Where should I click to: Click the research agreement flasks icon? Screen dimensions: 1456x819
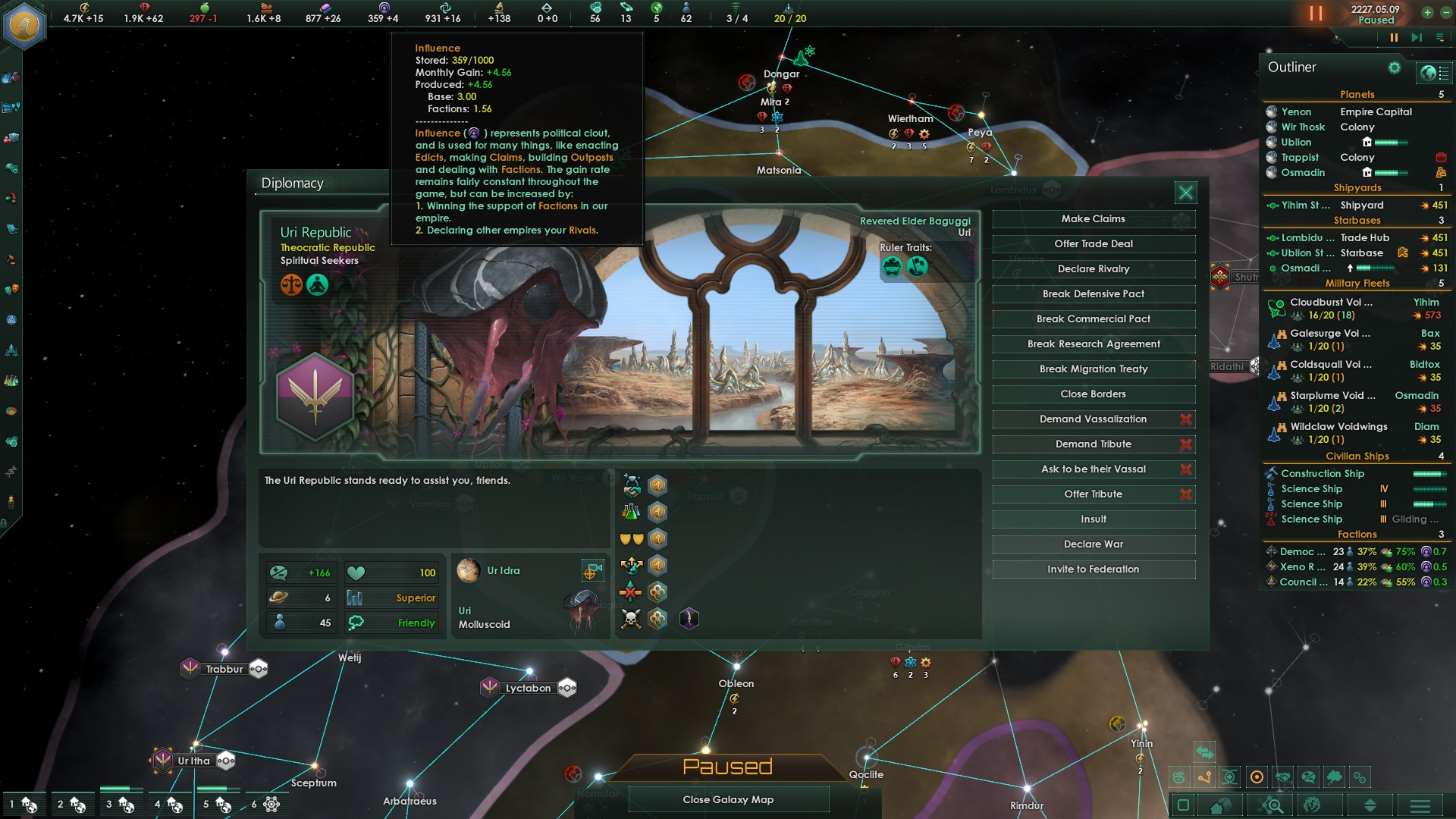(x=631, y=511)
